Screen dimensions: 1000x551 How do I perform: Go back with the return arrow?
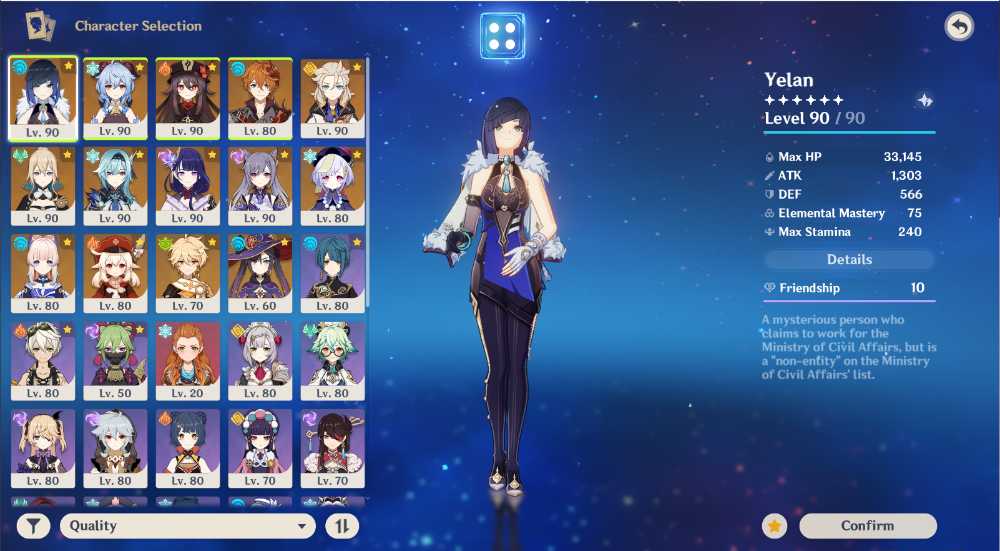point(959,27)
